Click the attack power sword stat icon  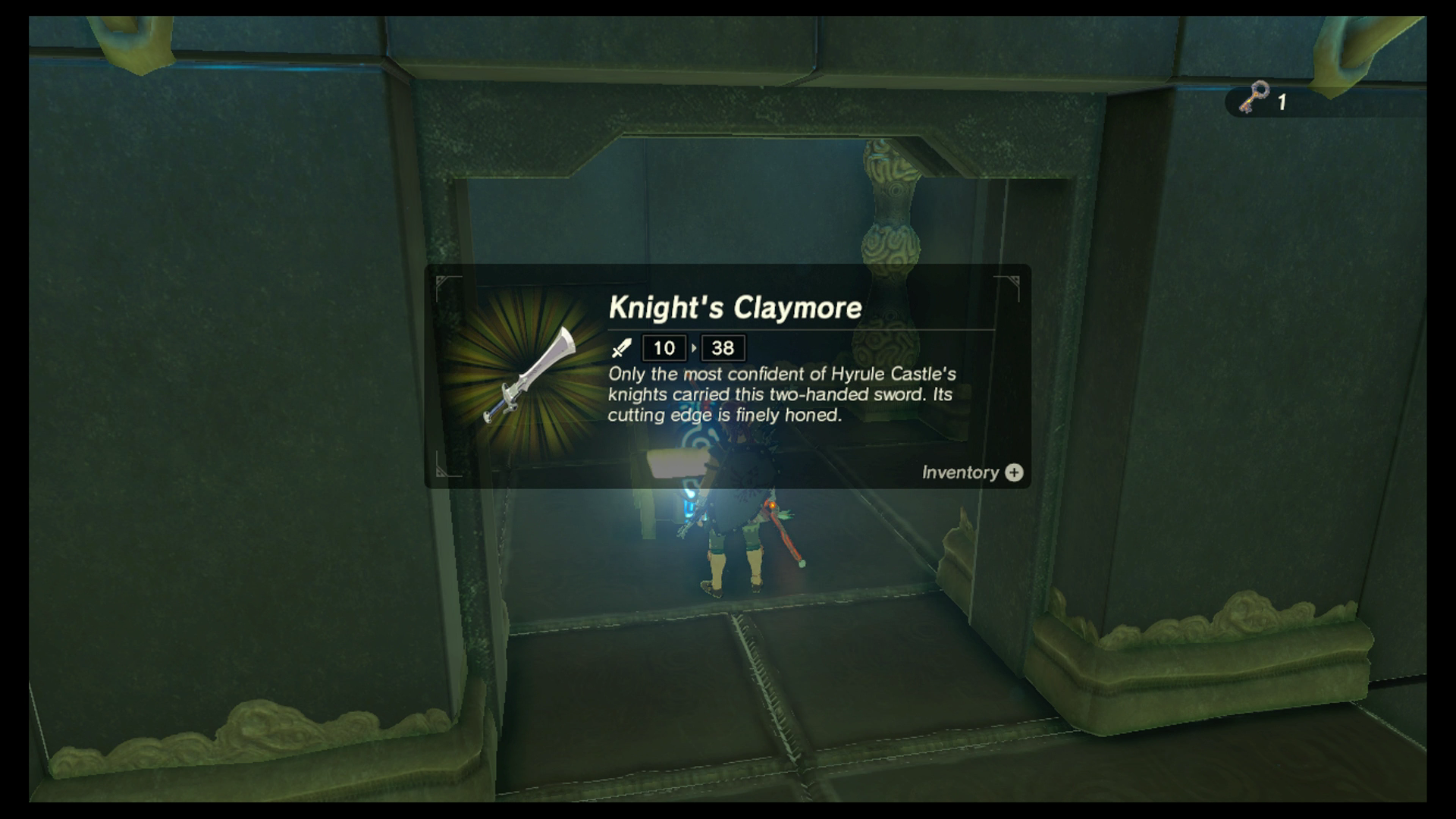[x=621, y=349]
